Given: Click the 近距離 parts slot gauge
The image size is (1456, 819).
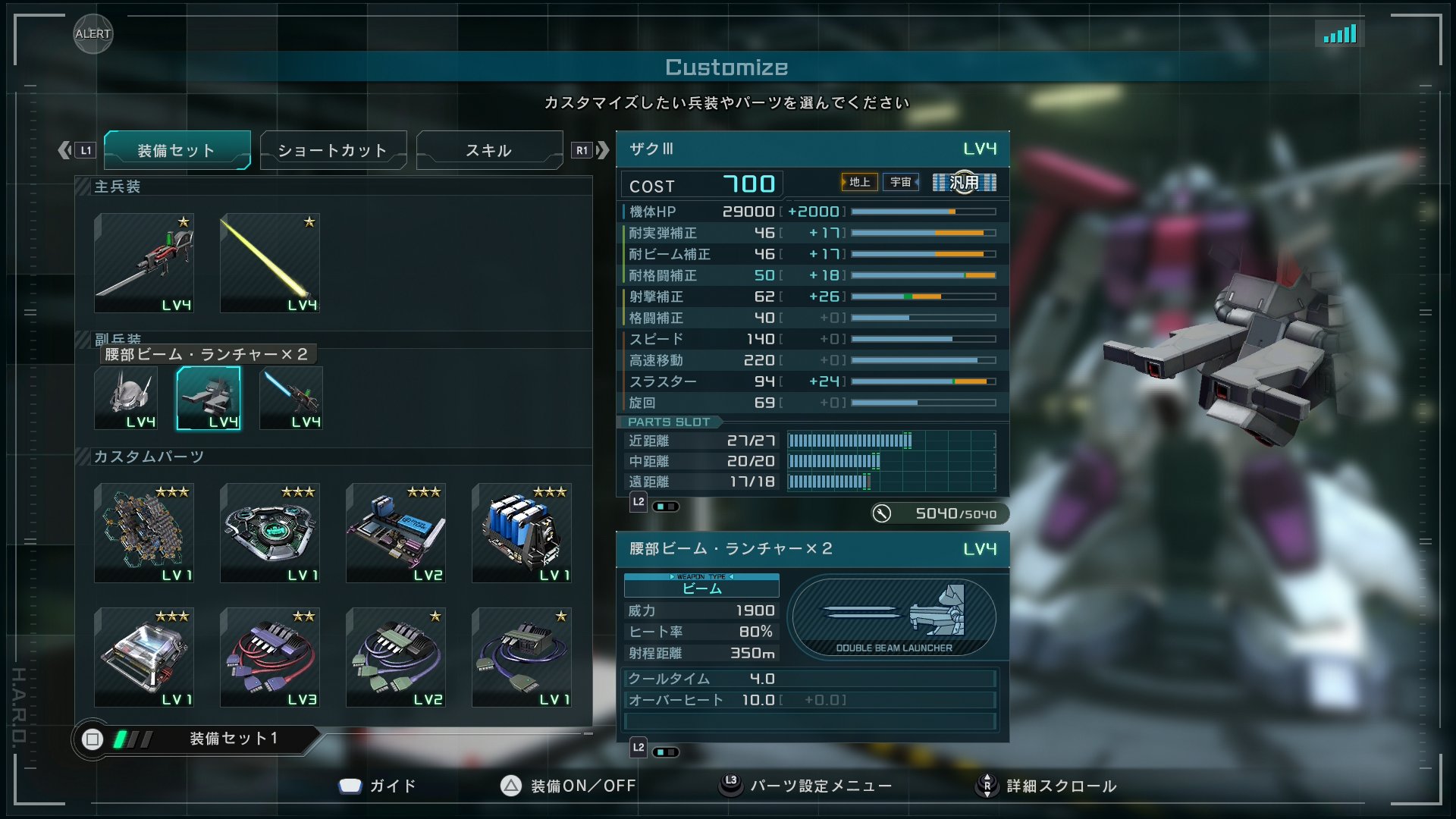Looking at the screenshot, I should [849, 440].
